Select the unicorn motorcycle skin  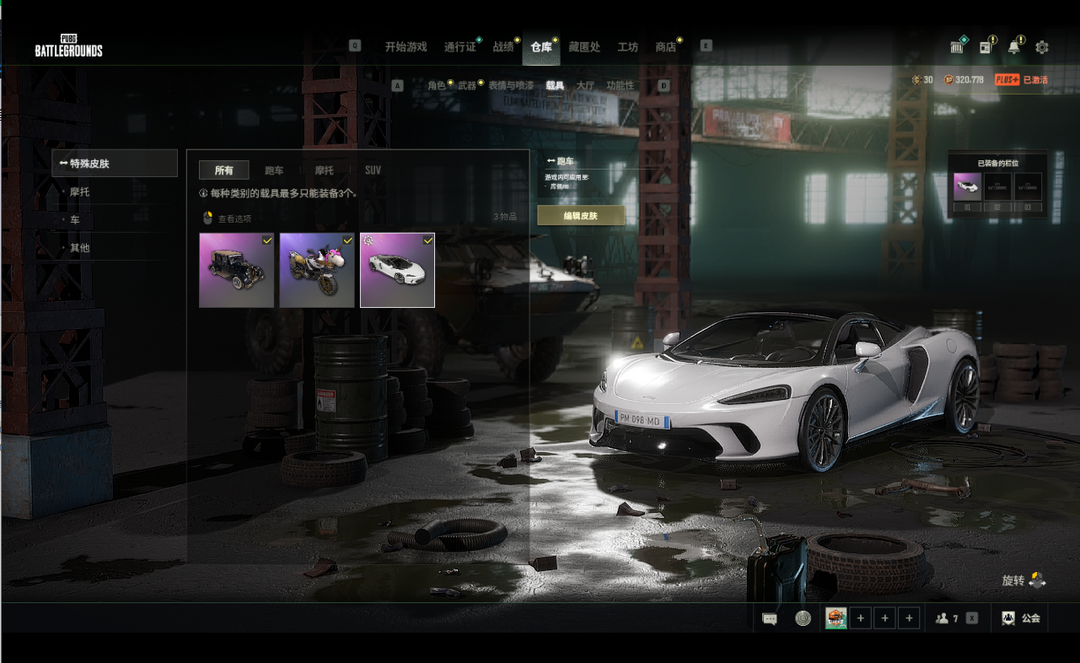point(317,270)
